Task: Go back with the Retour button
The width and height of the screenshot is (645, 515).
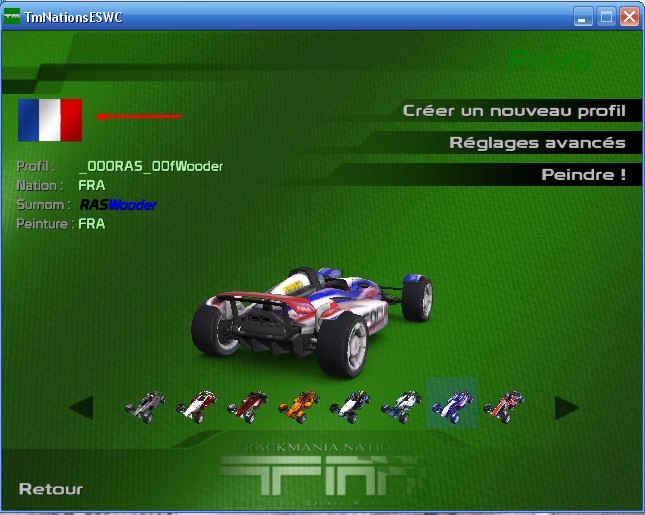Action: point(51,489)
